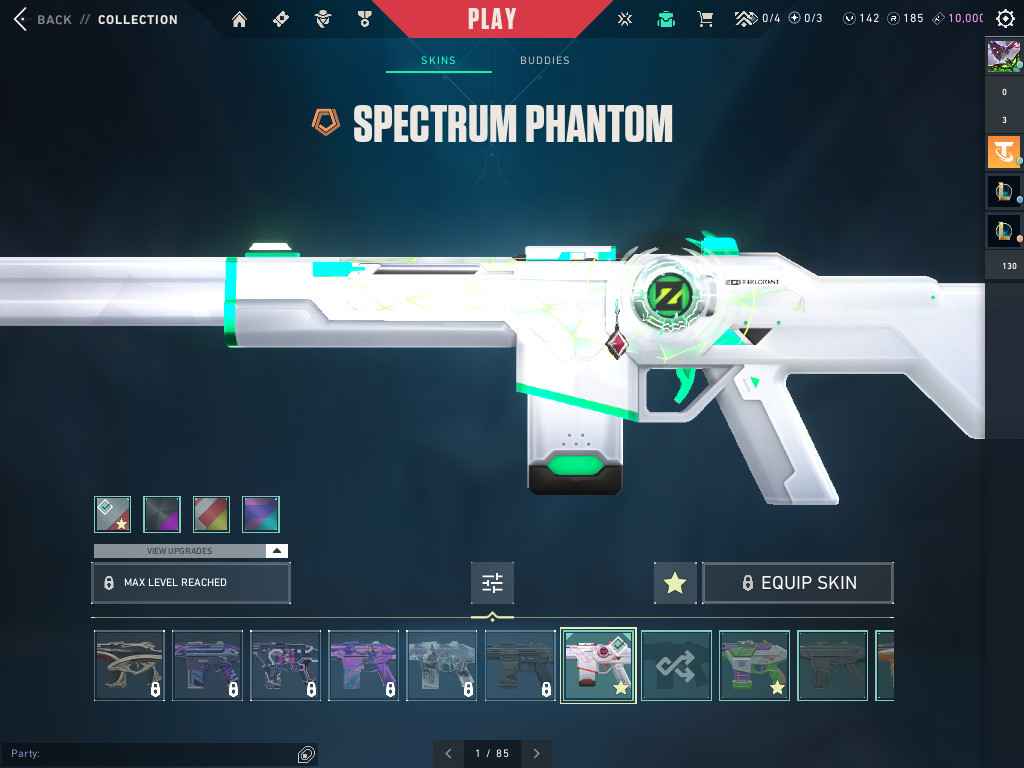Click the Equip Skin button

point(798,583)
